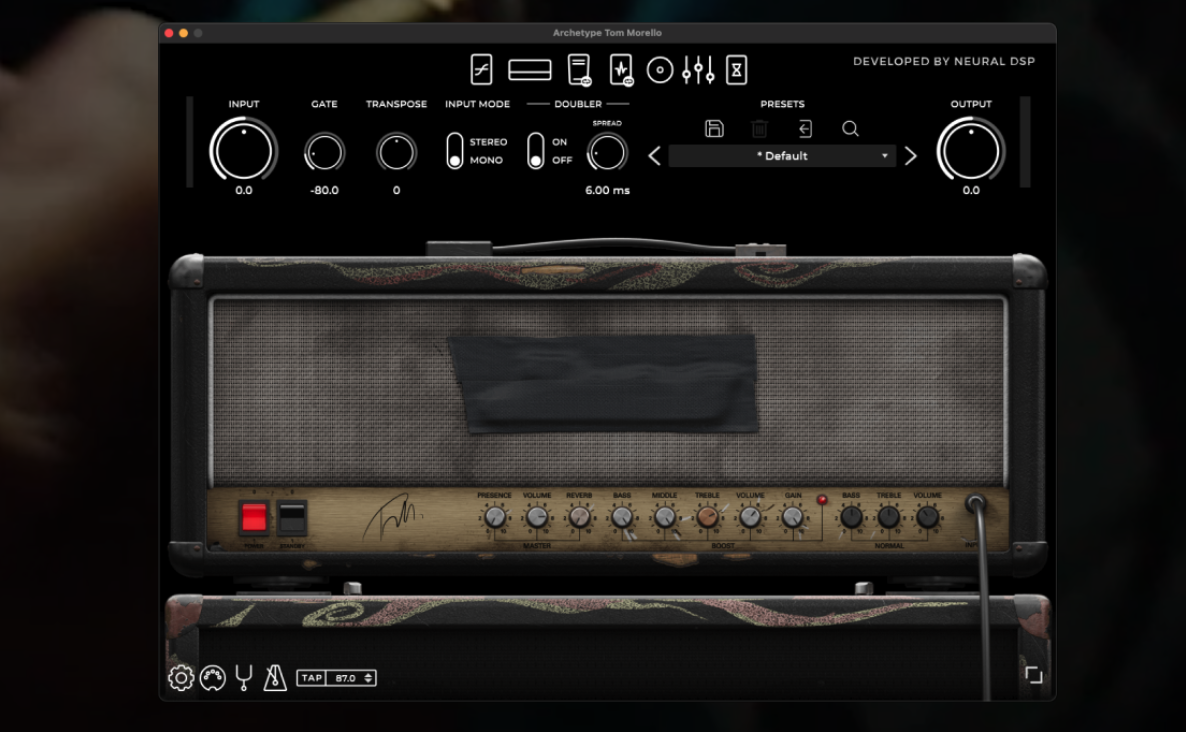This screenshot has width=1186, height=732.
Task: Click the import preset icon
Action: (805, 128)
